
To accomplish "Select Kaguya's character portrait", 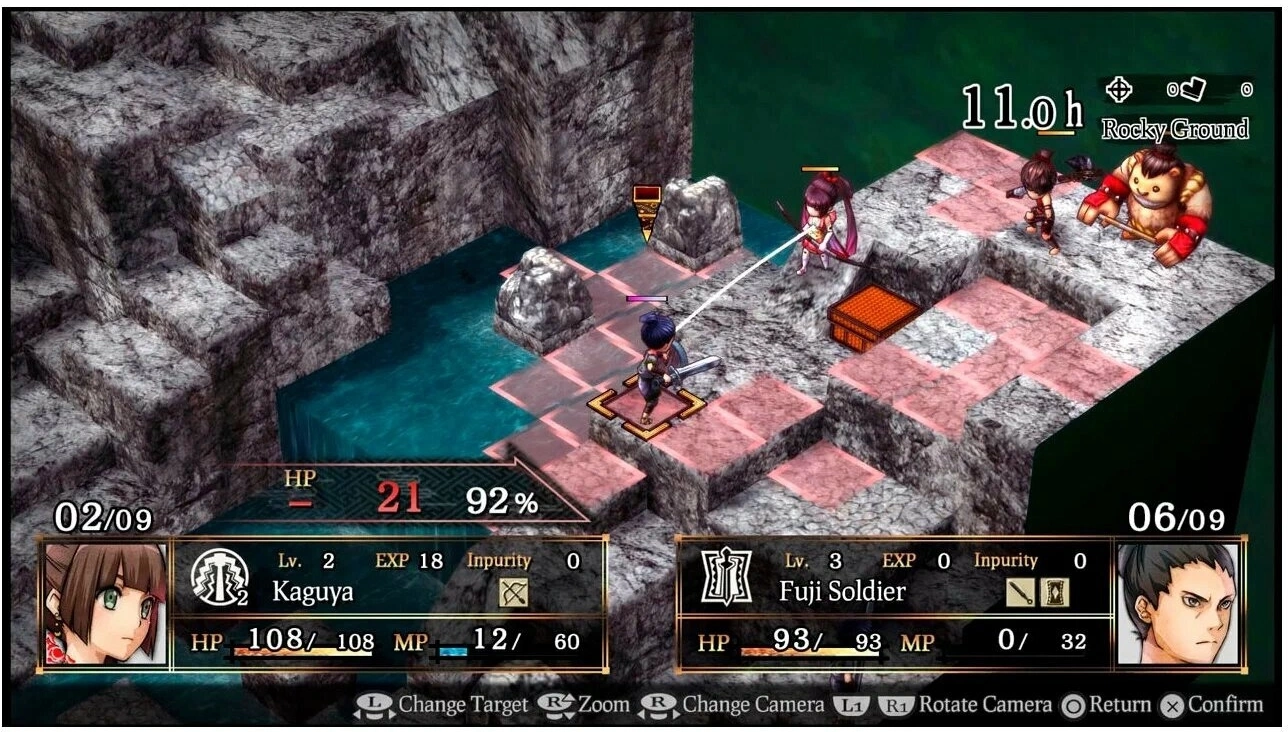I will [105, 603].
